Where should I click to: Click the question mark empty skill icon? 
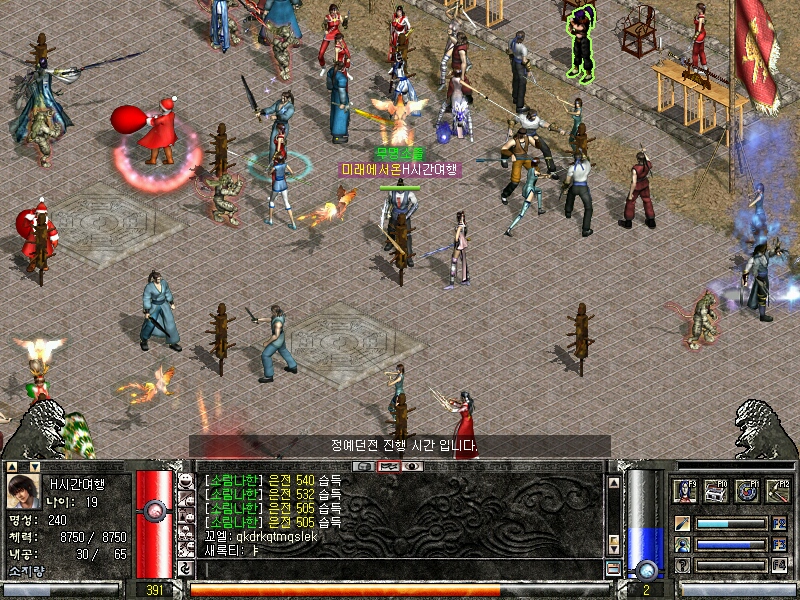pyautogui.click(x=682, y=566)
